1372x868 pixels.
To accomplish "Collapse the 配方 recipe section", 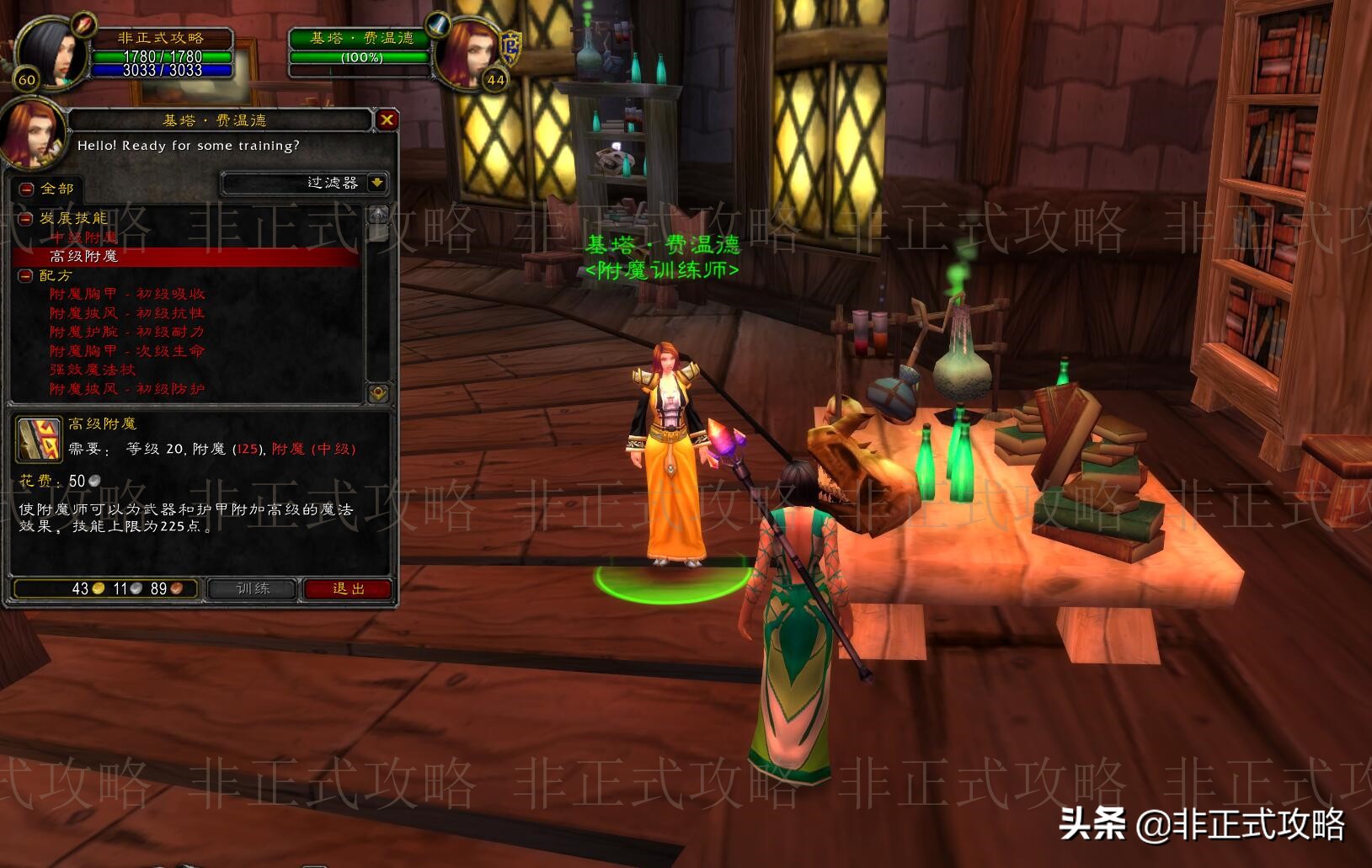I will pos(25,275).
